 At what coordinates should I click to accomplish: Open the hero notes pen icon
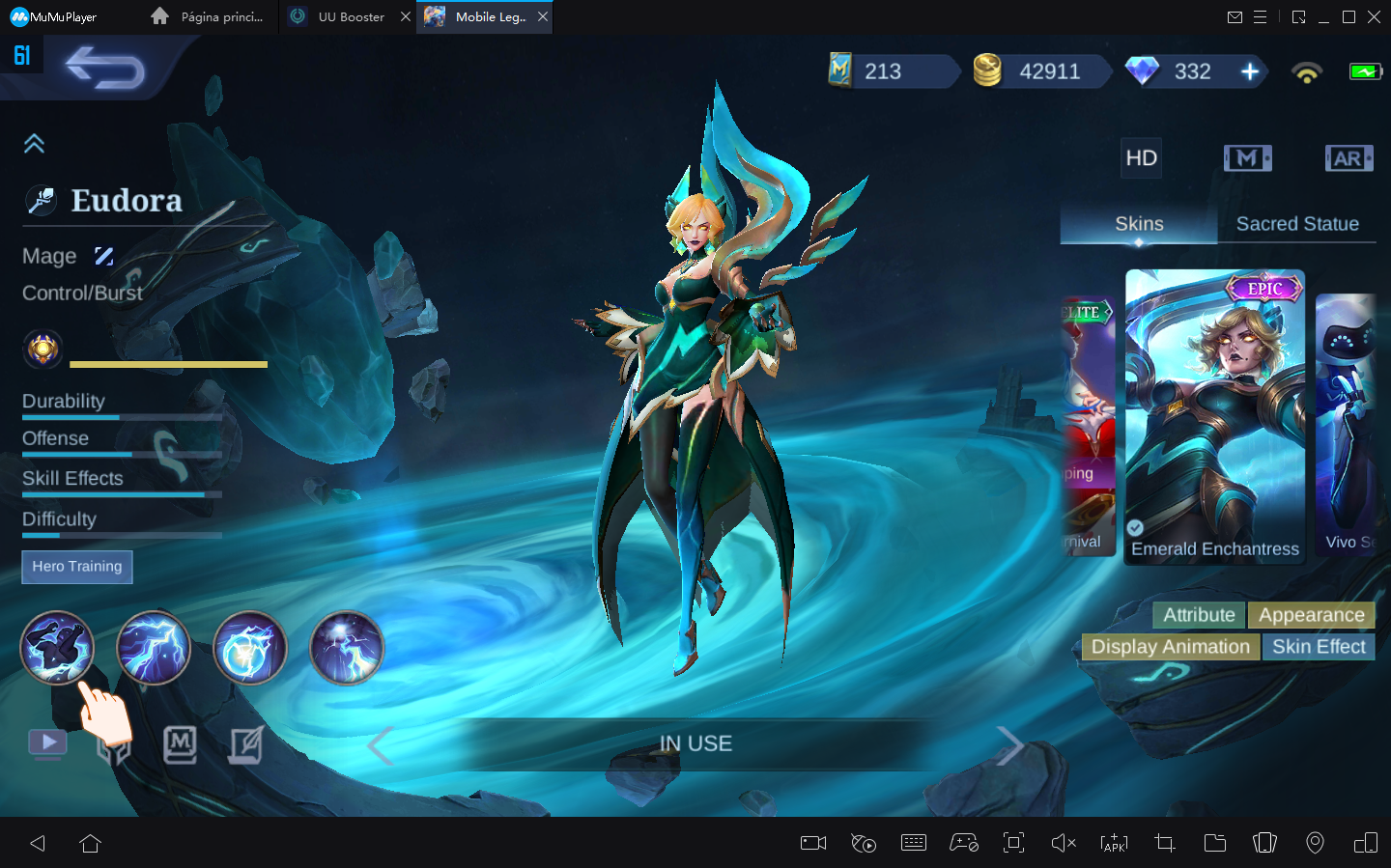(x=246, y=743)
